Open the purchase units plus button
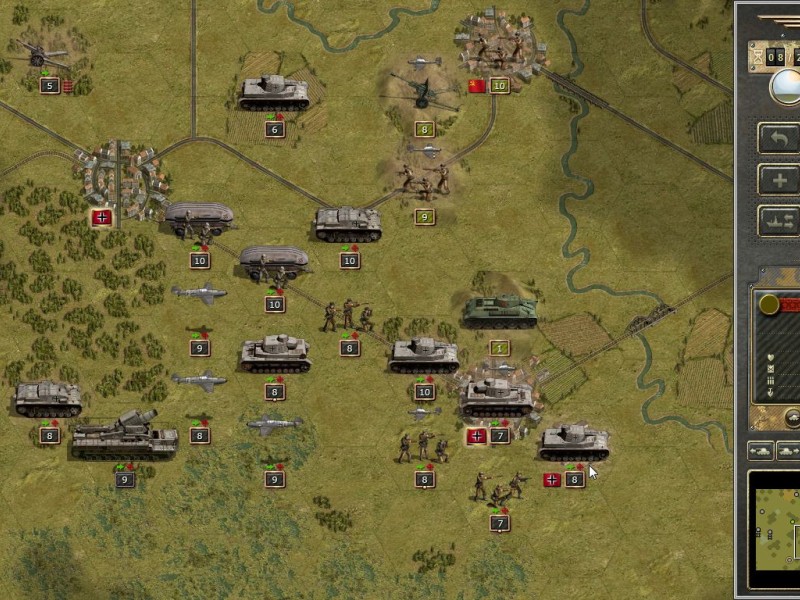This screenshot has height=600, width=800. 779,180
